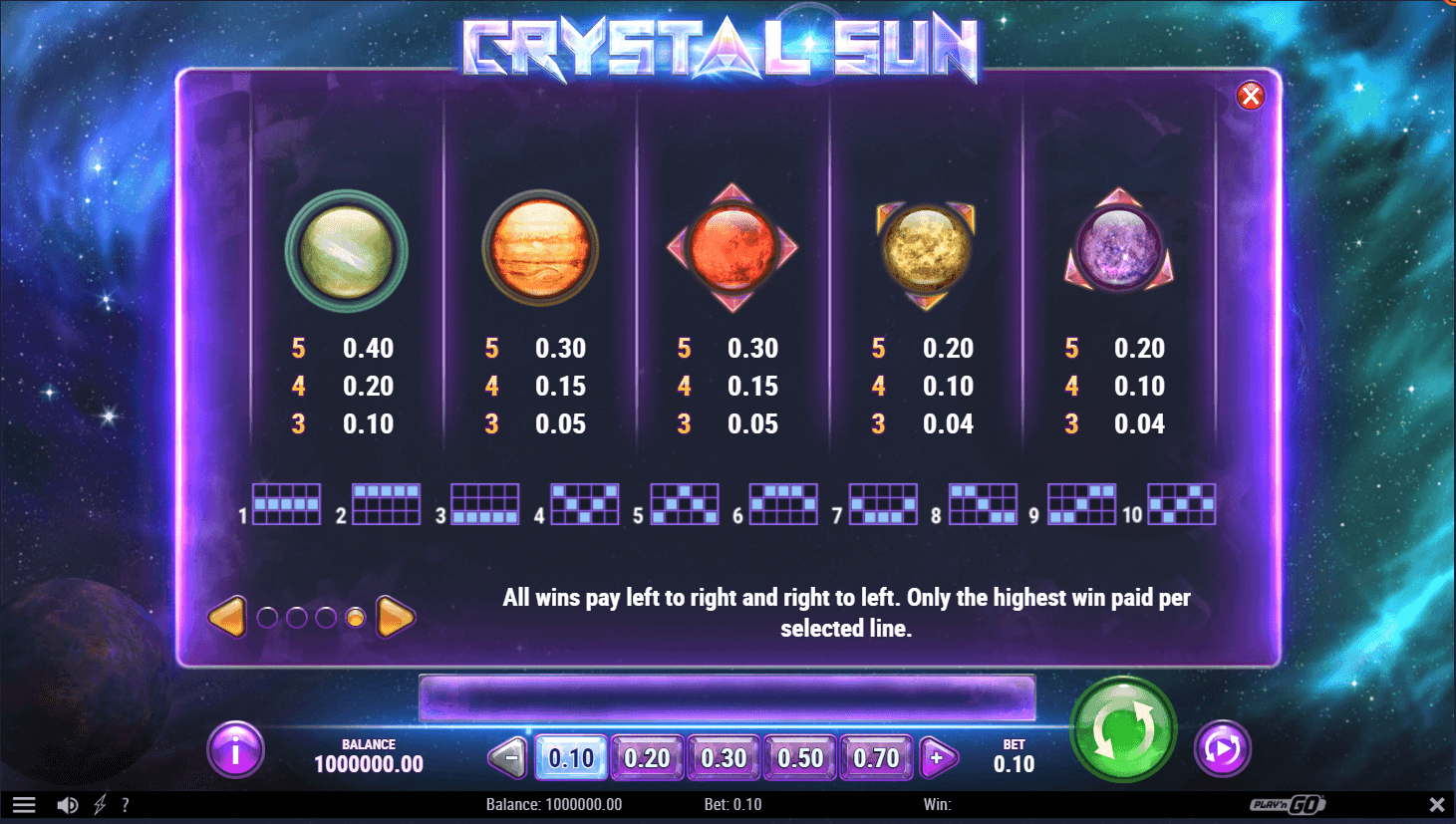Screen dimensions: 1456x824
Task: Decrease the bet with the minus arrow
Action: click(508, 758)
